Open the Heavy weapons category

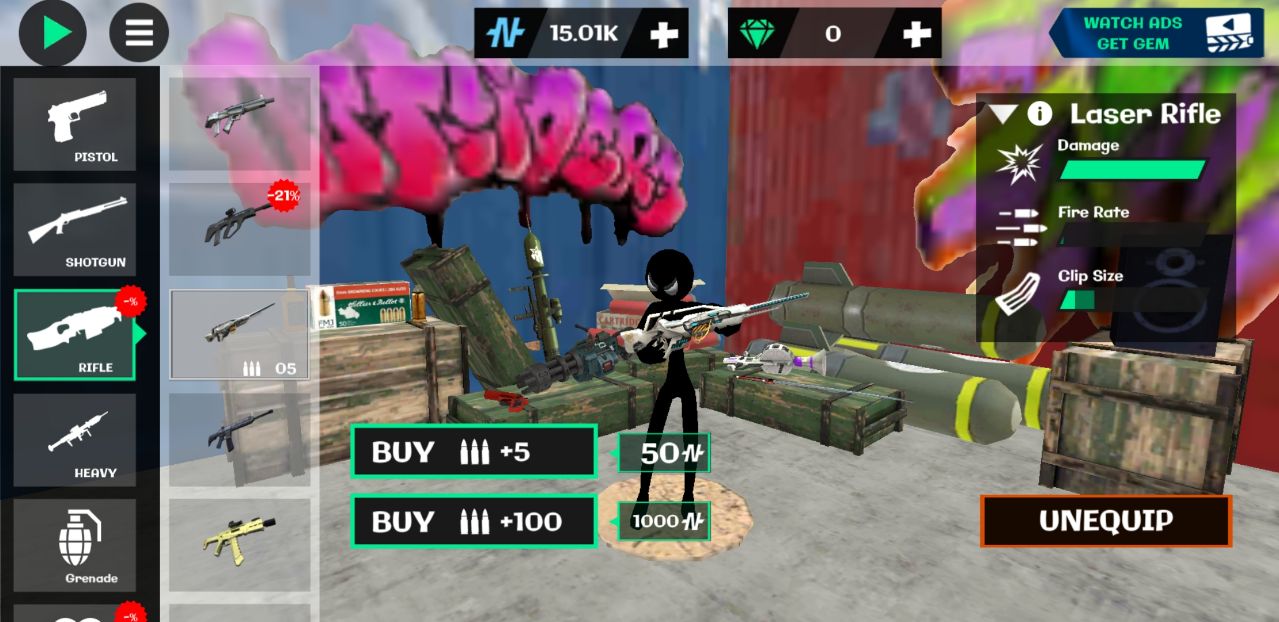75,440
